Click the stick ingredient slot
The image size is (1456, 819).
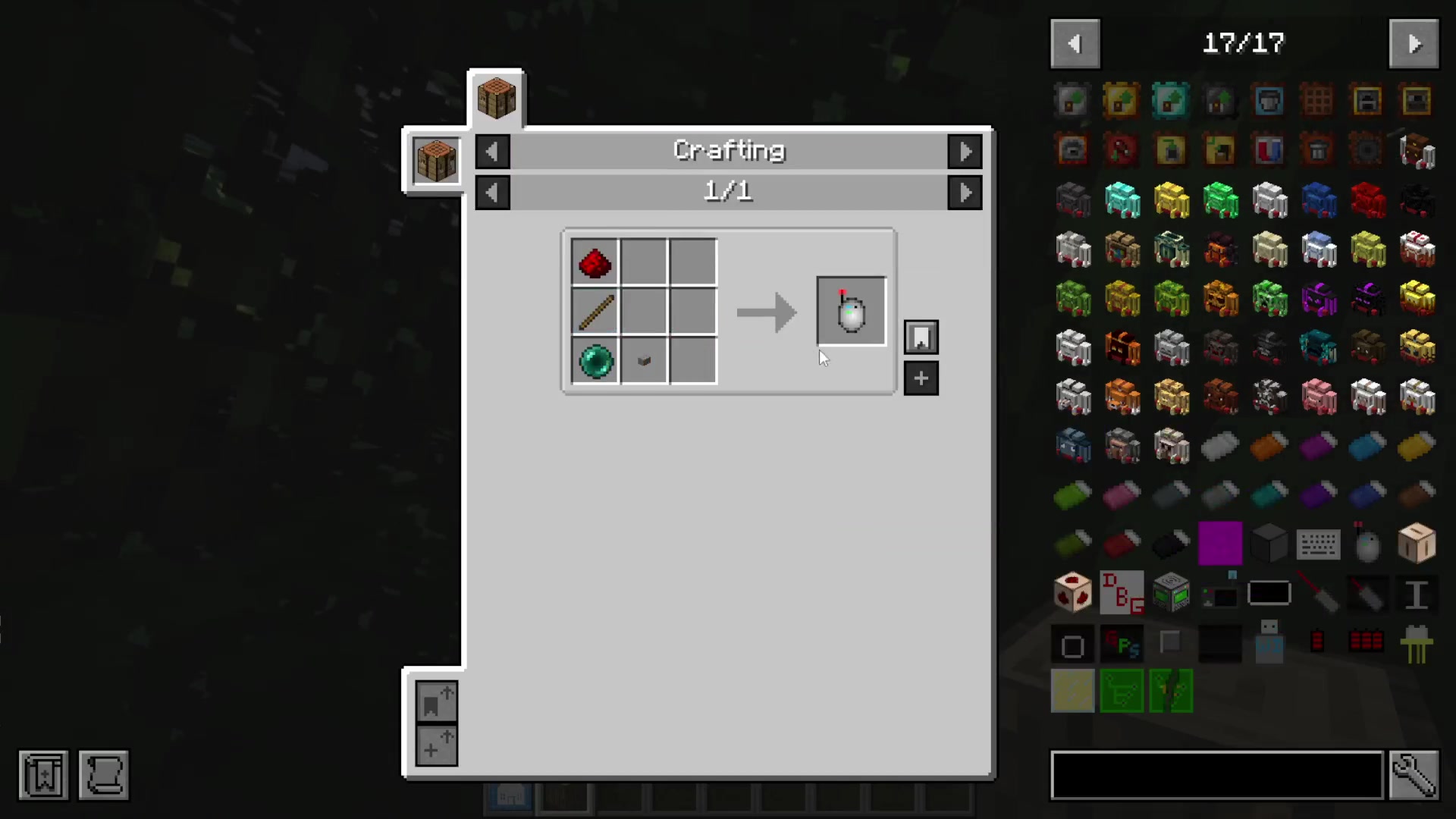point(595,312)
